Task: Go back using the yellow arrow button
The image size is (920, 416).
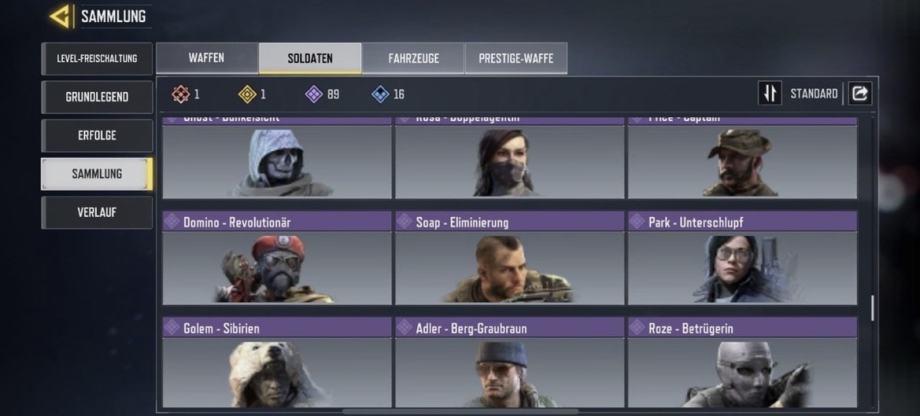Action: [x=61, y=16]
